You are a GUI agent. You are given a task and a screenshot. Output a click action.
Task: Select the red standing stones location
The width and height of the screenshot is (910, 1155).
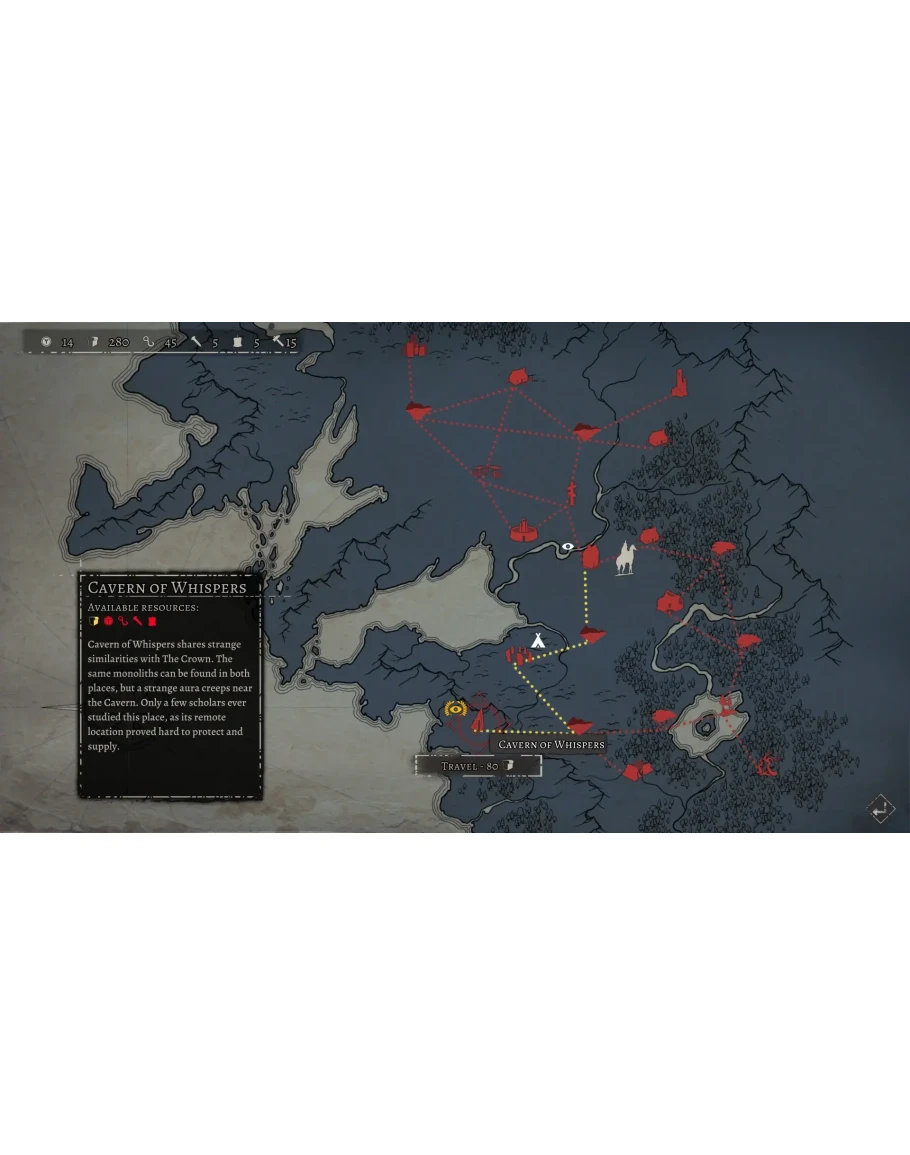tap(516, 655)
